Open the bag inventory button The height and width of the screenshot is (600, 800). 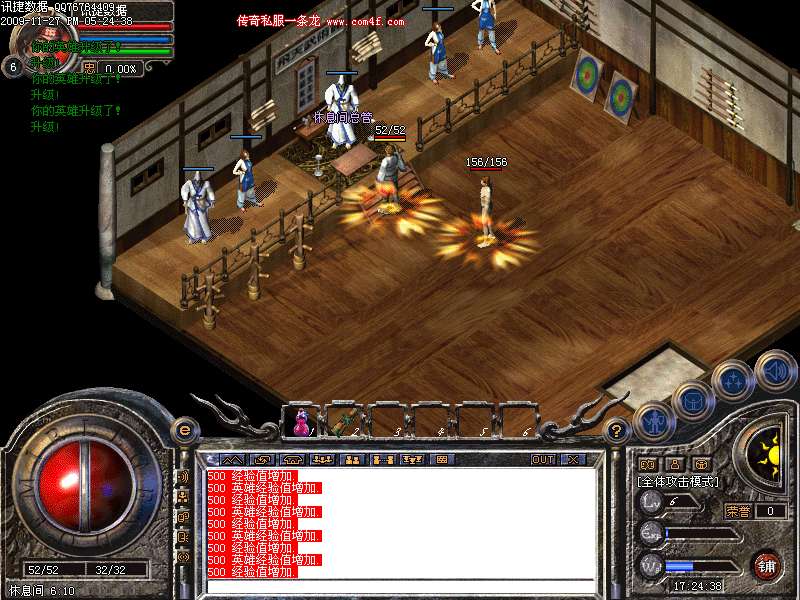(692, 400)
